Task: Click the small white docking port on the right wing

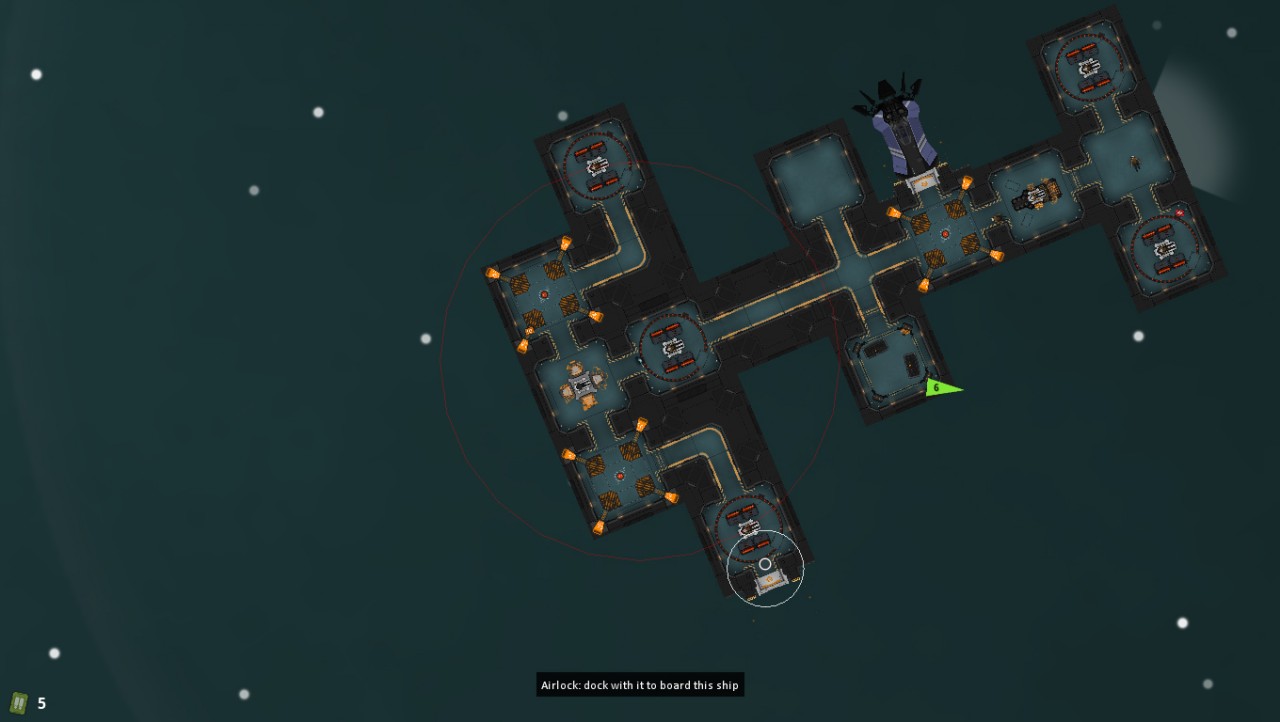Action: [922, 184]
